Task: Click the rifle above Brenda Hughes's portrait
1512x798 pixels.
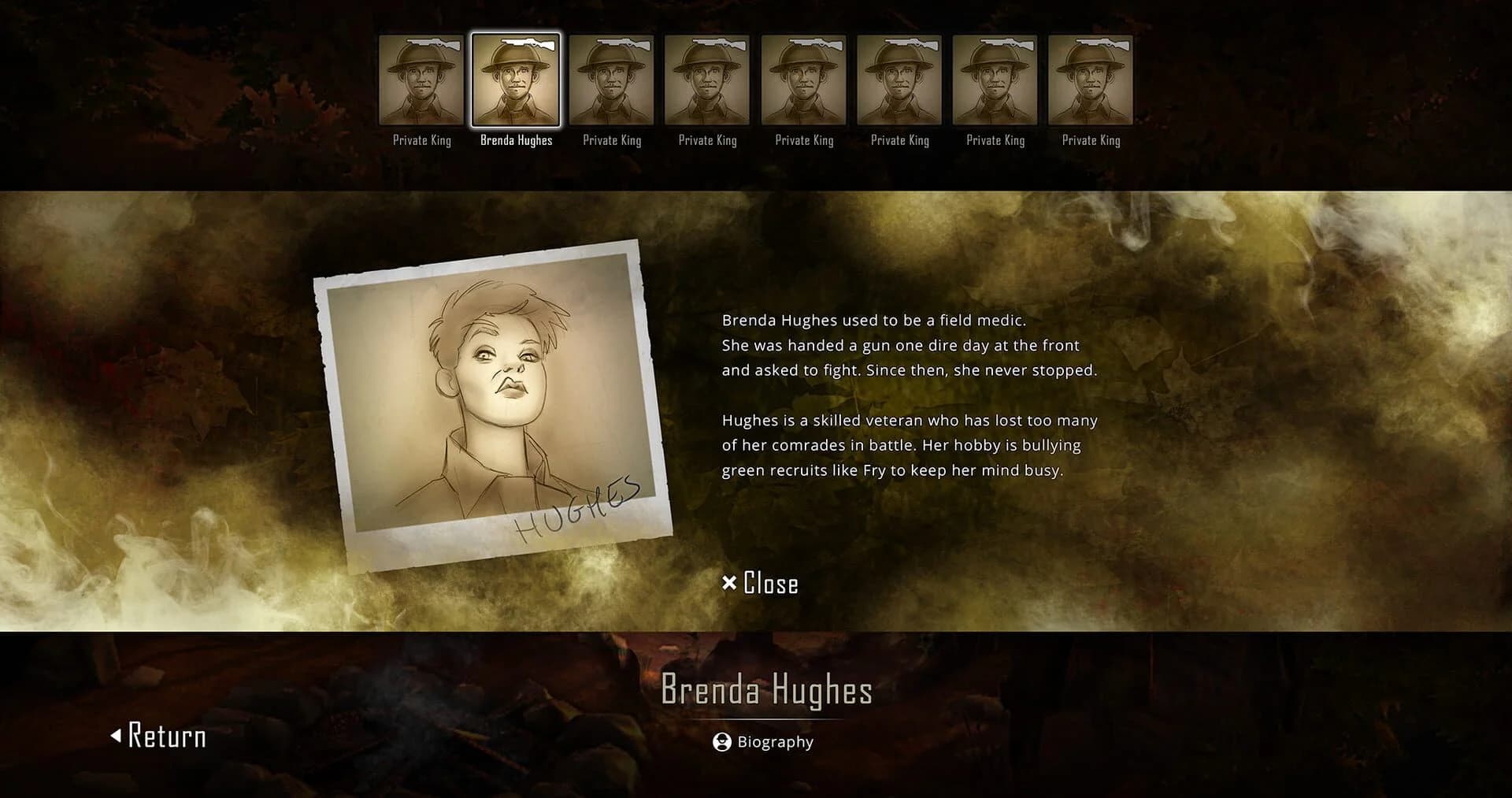Action: pyautogui.click(x=526, y=43)
